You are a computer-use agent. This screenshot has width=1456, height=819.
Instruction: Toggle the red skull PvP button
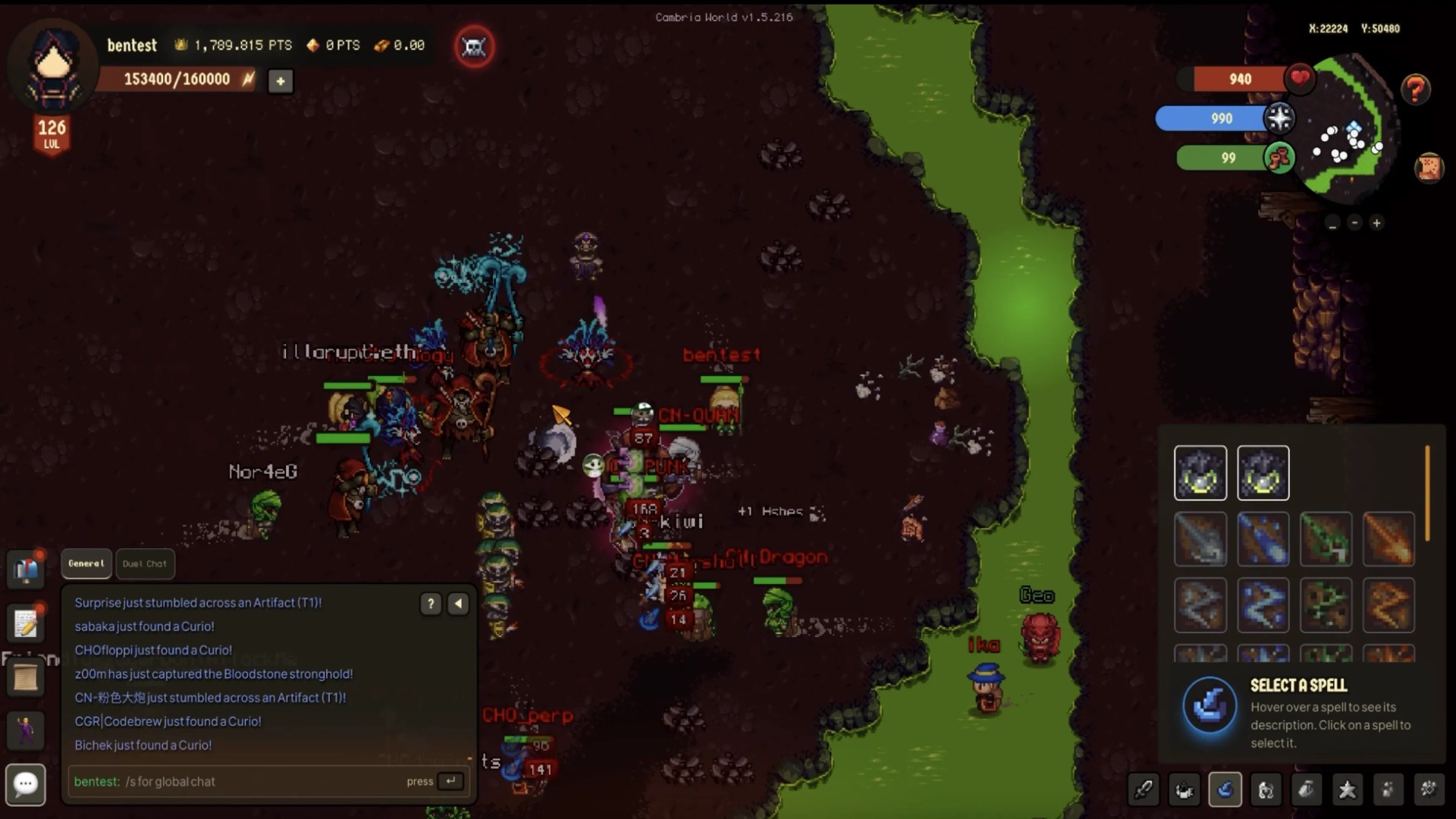coord(475,47)
